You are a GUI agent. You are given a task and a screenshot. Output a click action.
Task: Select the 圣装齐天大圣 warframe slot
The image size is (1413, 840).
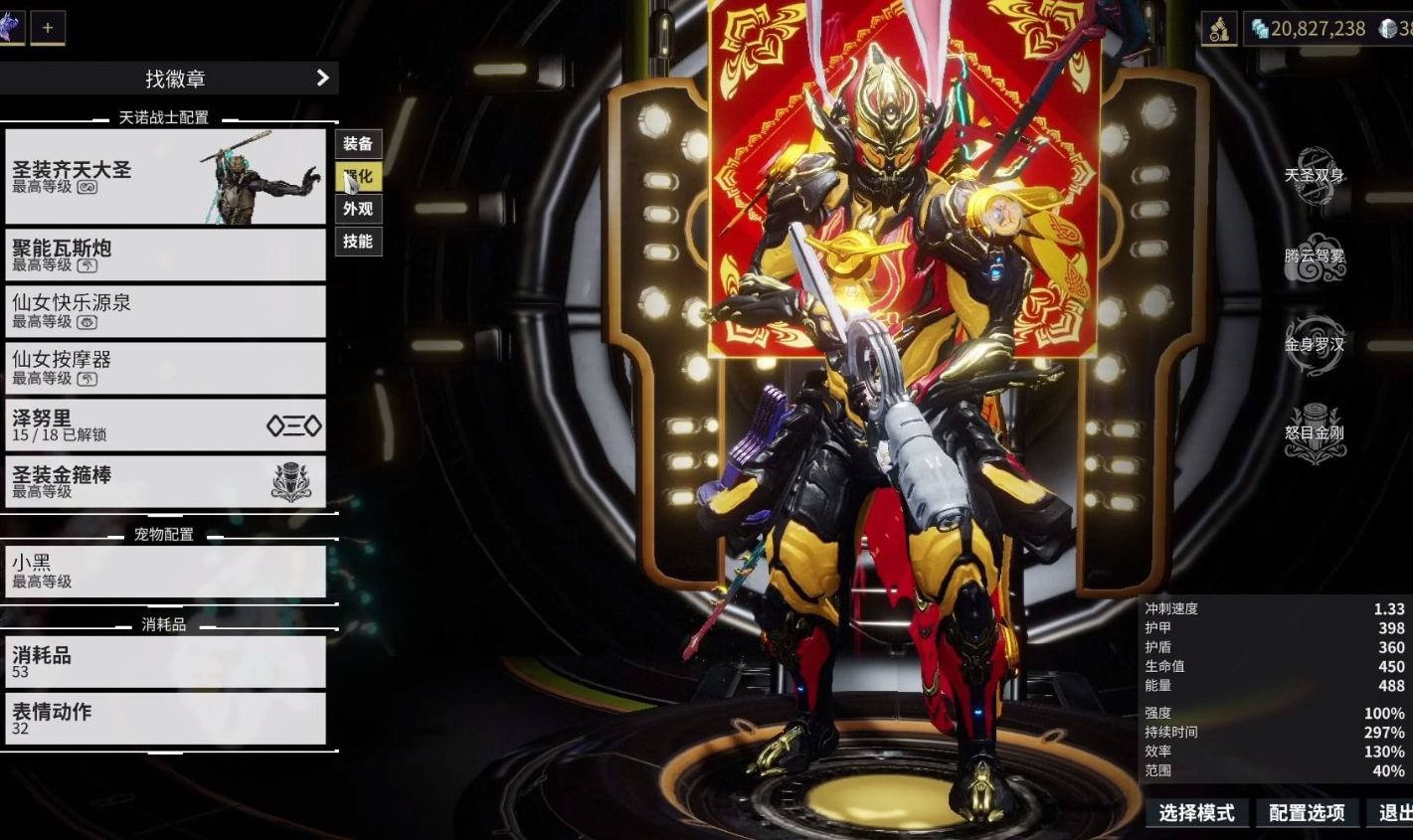tap(165, 177)
